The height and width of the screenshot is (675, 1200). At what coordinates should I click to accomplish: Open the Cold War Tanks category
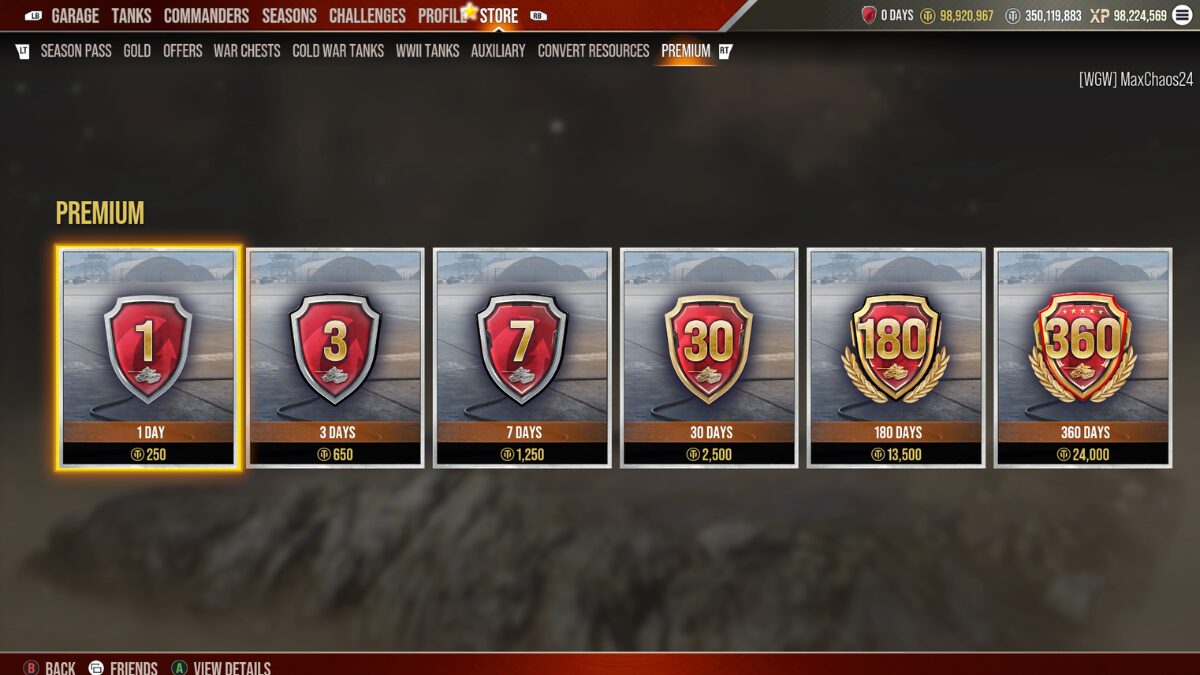338,51
